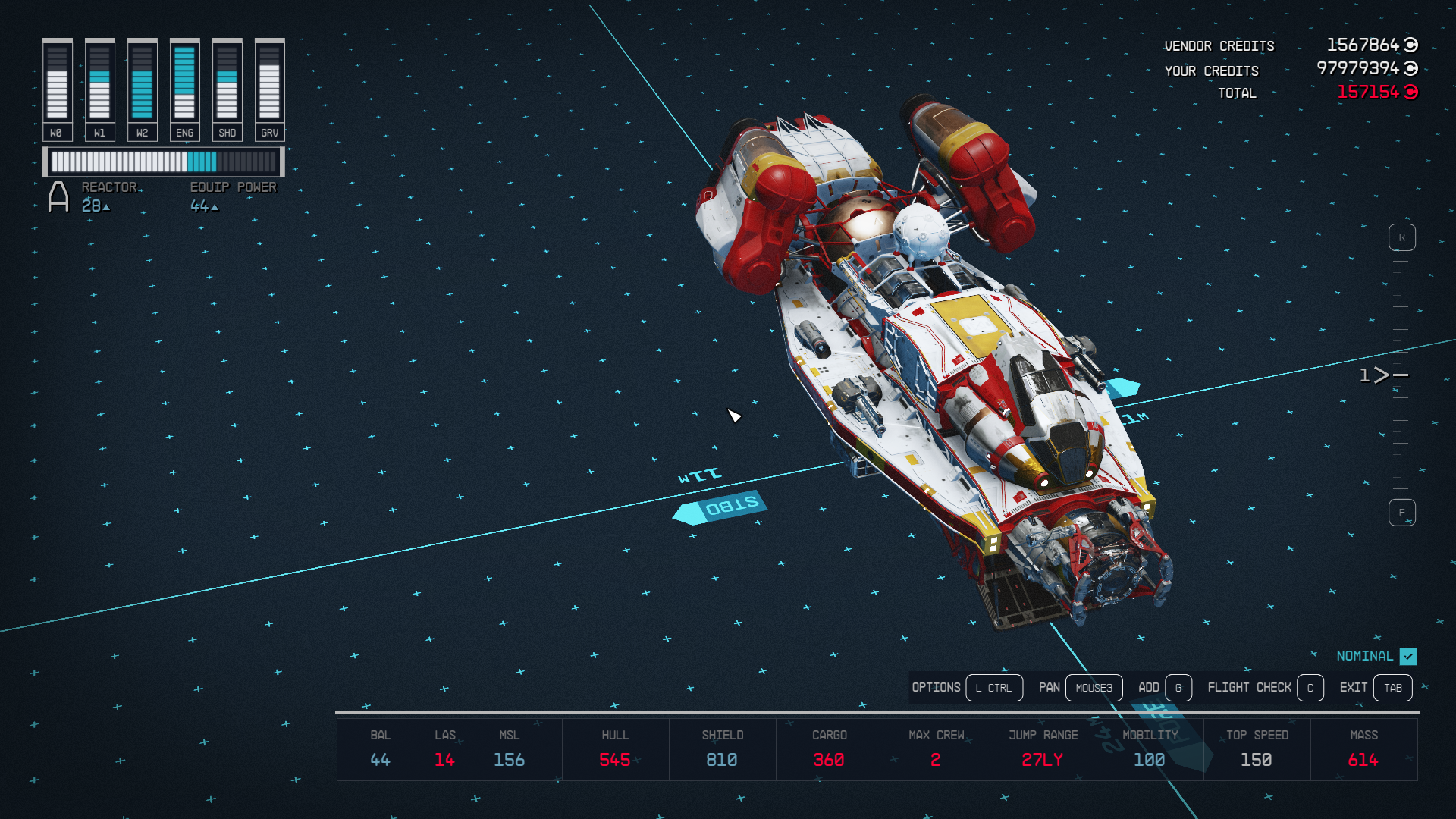
Task: Click the Nominal status checkbox
Action: tap(1408, 656)
